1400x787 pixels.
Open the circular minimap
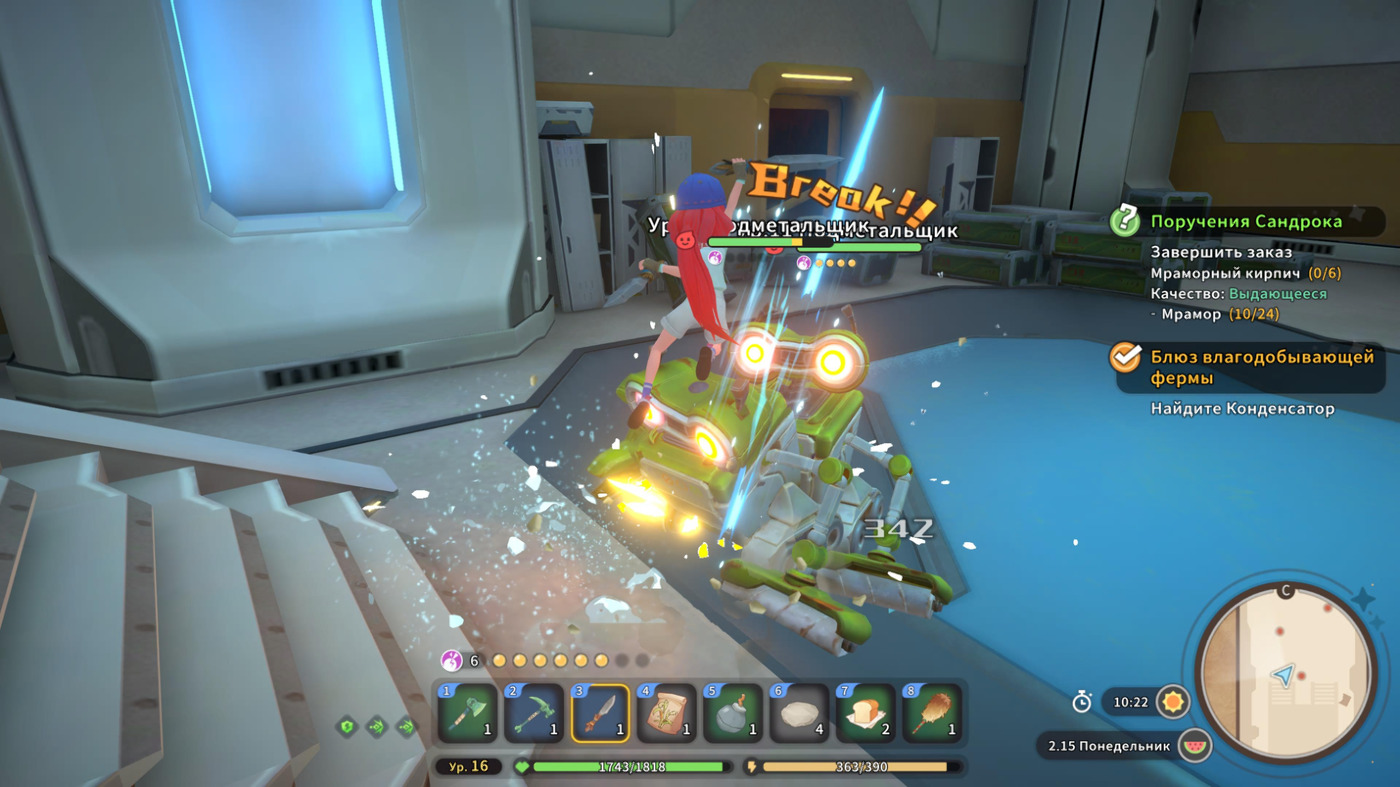pos(1285,671)
